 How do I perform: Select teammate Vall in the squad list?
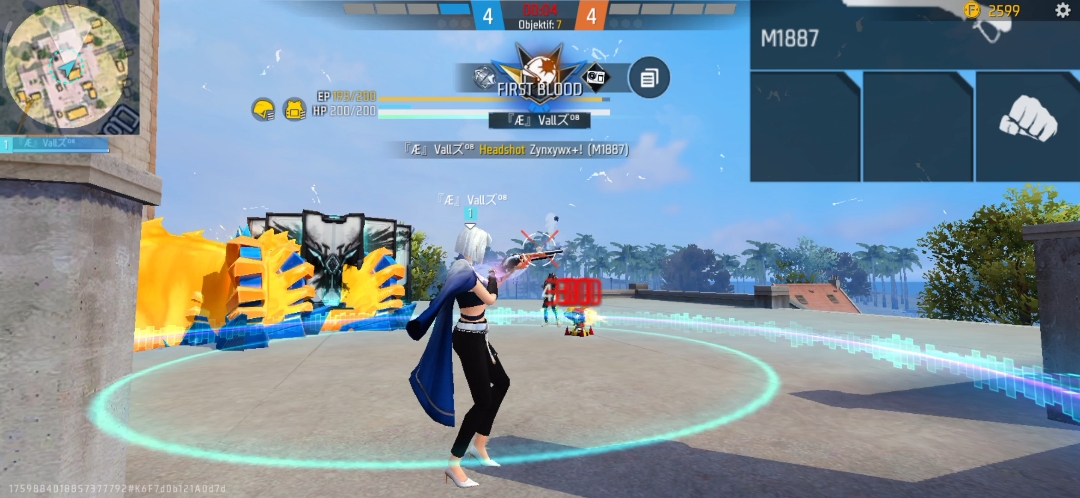tap(56, 144)
